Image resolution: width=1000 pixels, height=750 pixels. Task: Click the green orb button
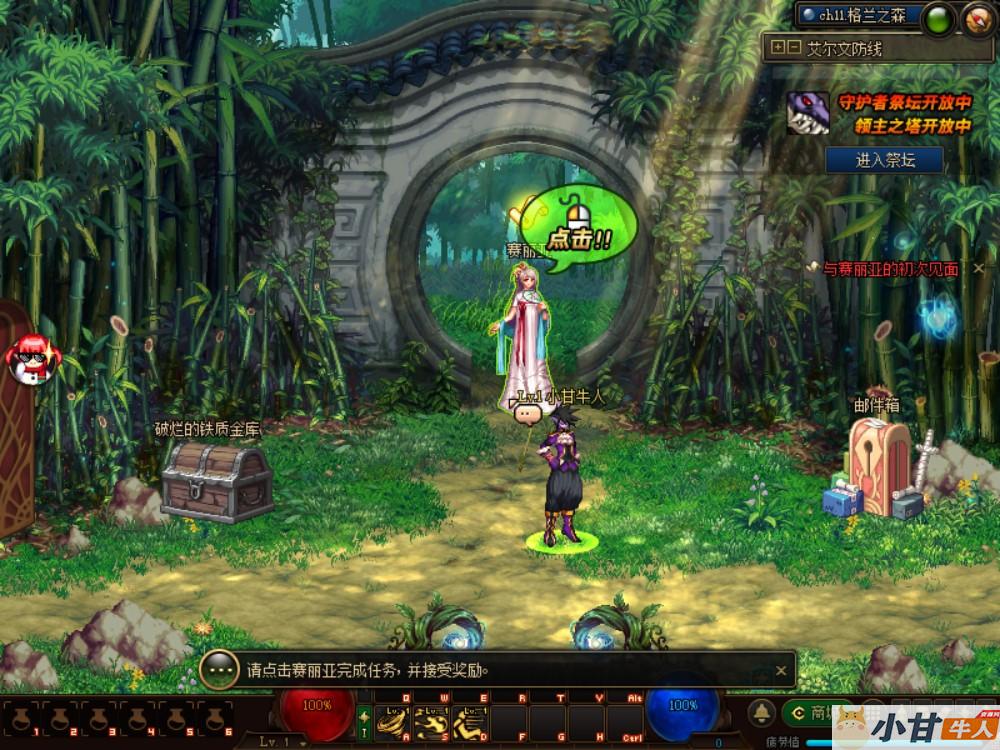click(x=938, y=19)
